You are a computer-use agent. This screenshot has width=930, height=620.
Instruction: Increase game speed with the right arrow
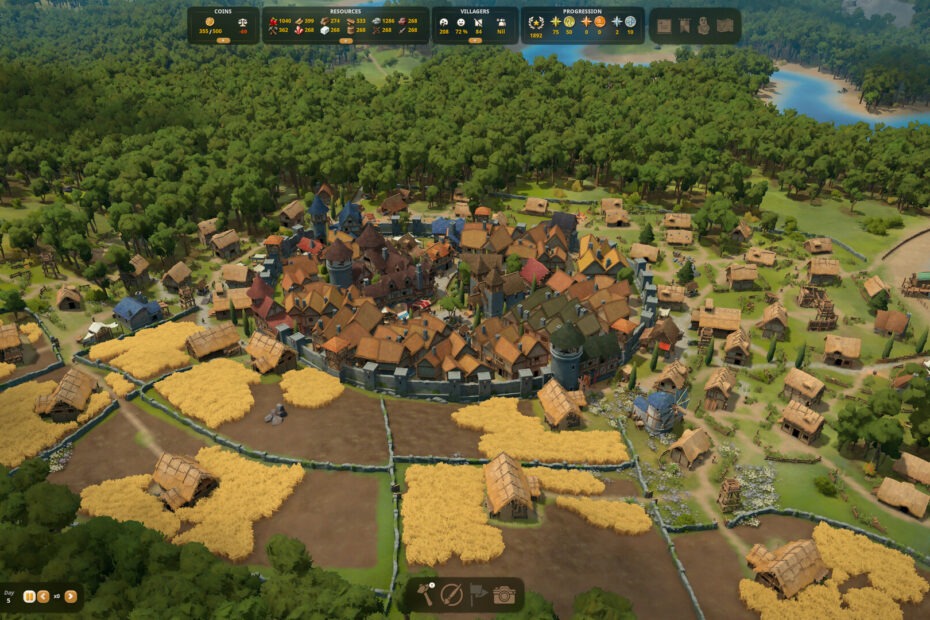[71, 596]
